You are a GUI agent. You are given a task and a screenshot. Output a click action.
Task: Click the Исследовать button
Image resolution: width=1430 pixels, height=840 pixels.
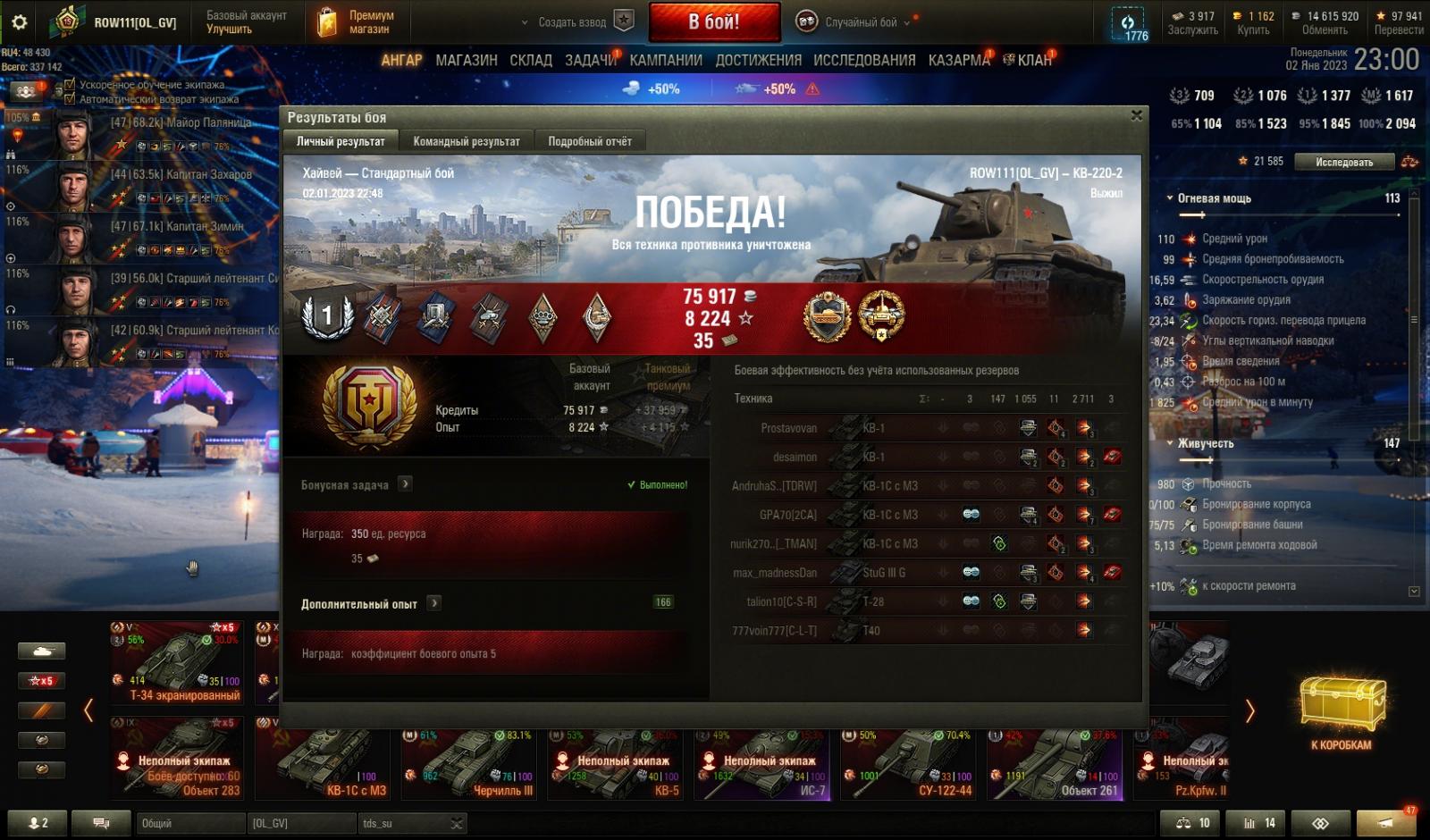coord(1343,162)
